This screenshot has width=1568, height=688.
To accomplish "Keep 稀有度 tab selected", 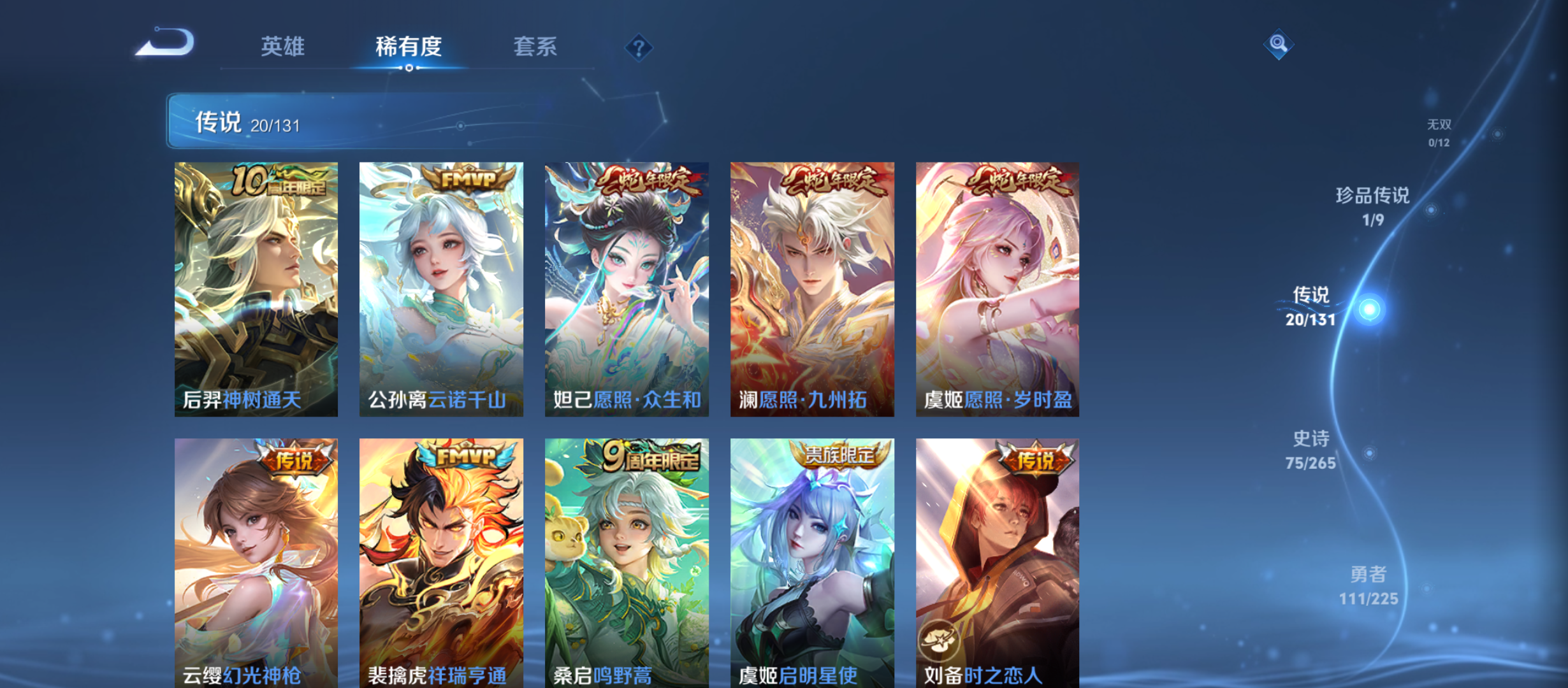I will coord(409,47).
